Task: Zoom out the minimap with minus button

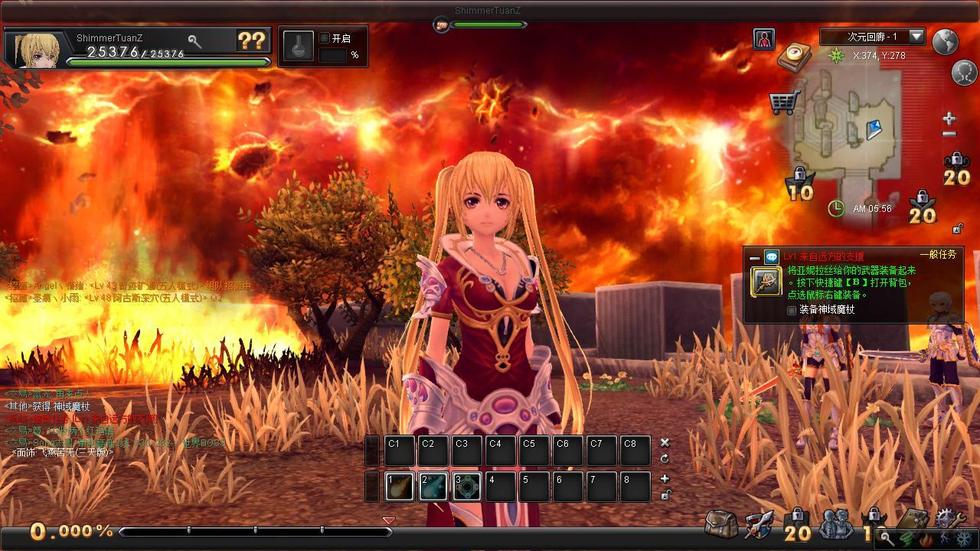Action: tap(949, 136)
